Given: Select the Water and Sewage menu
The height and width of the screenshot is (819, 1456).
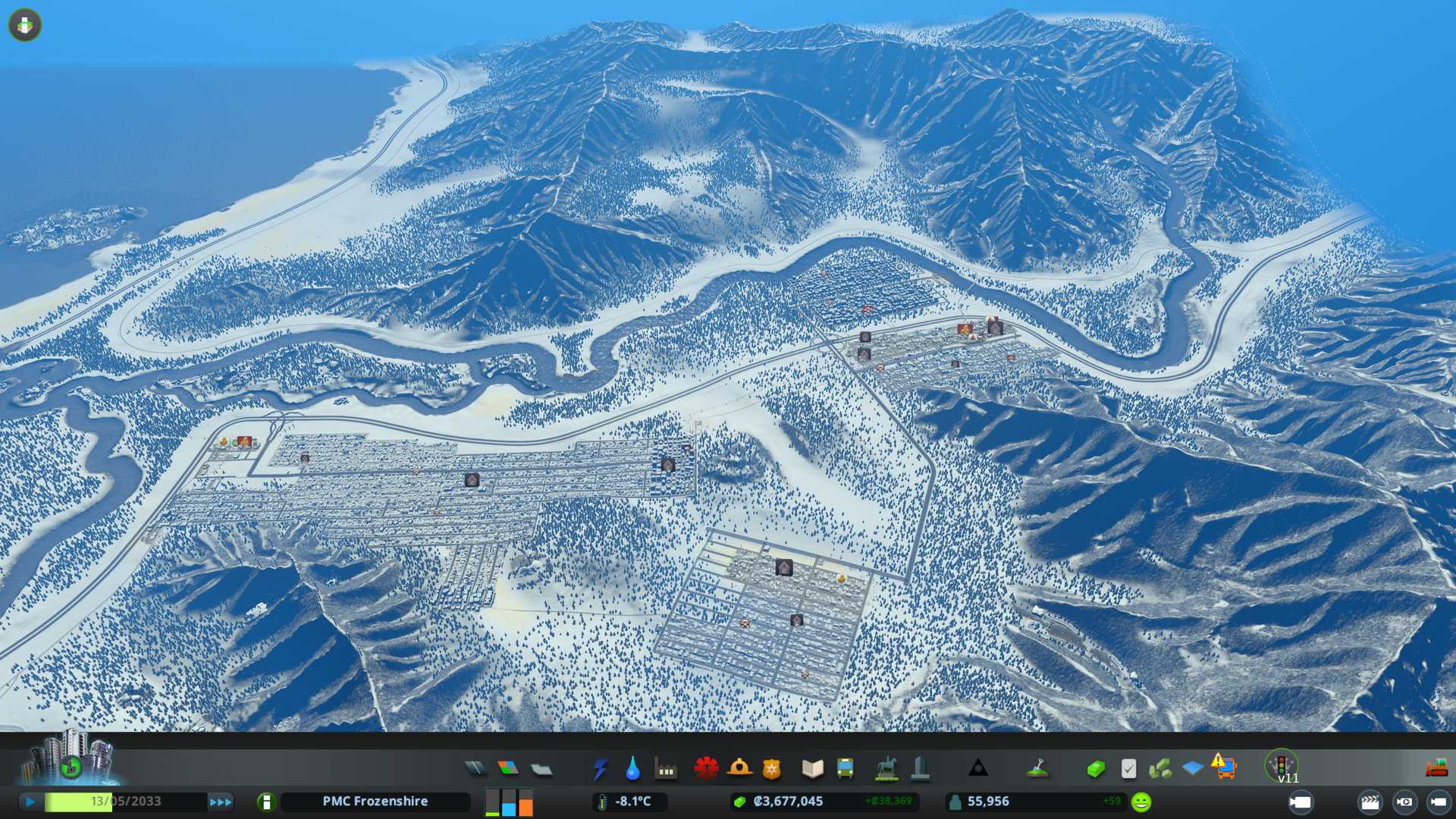Looking at the screenshot, I should pos(632,769).
